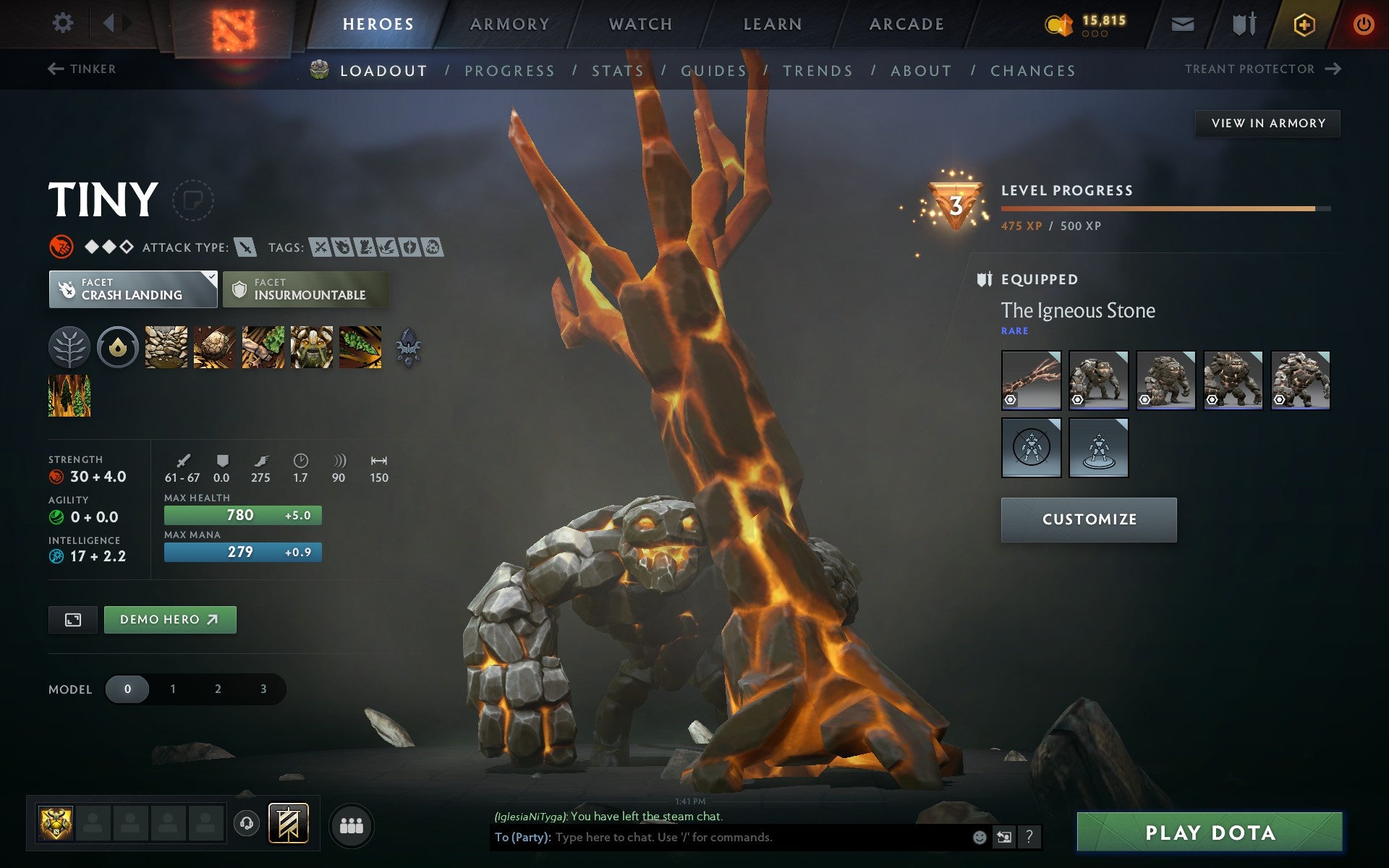Screen dimensions: 1389x868
Task: Open the TRENDS page
Action: coord(817,70)
